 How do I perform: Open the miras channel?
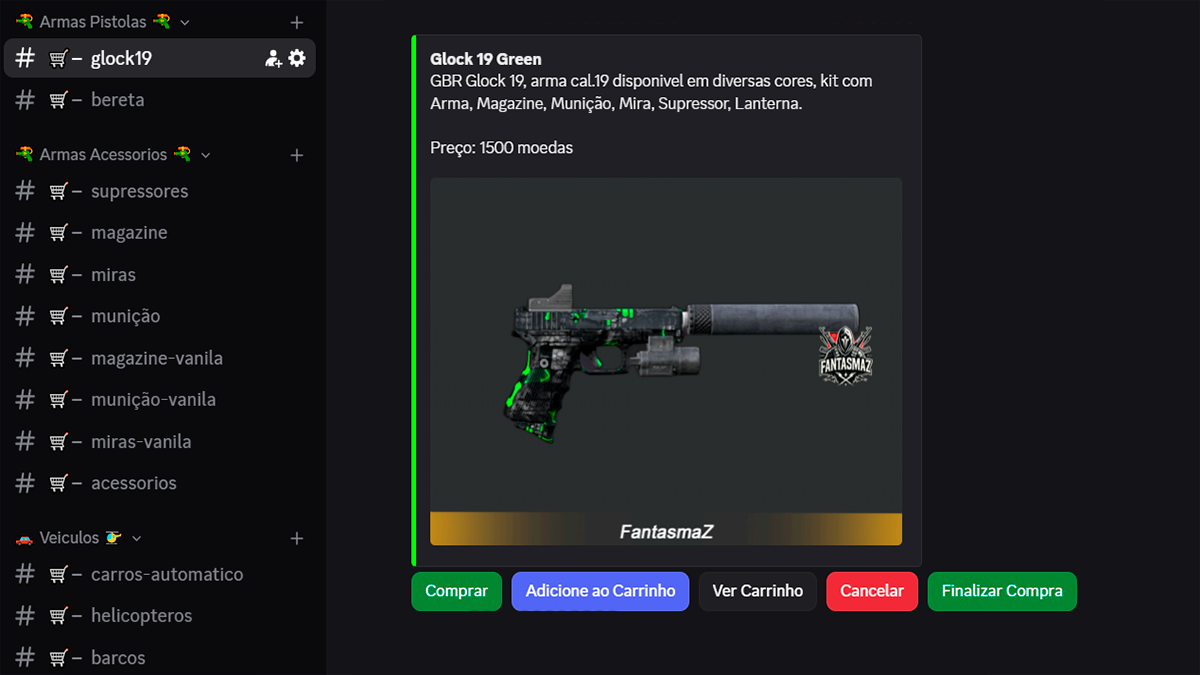[113, 275]
